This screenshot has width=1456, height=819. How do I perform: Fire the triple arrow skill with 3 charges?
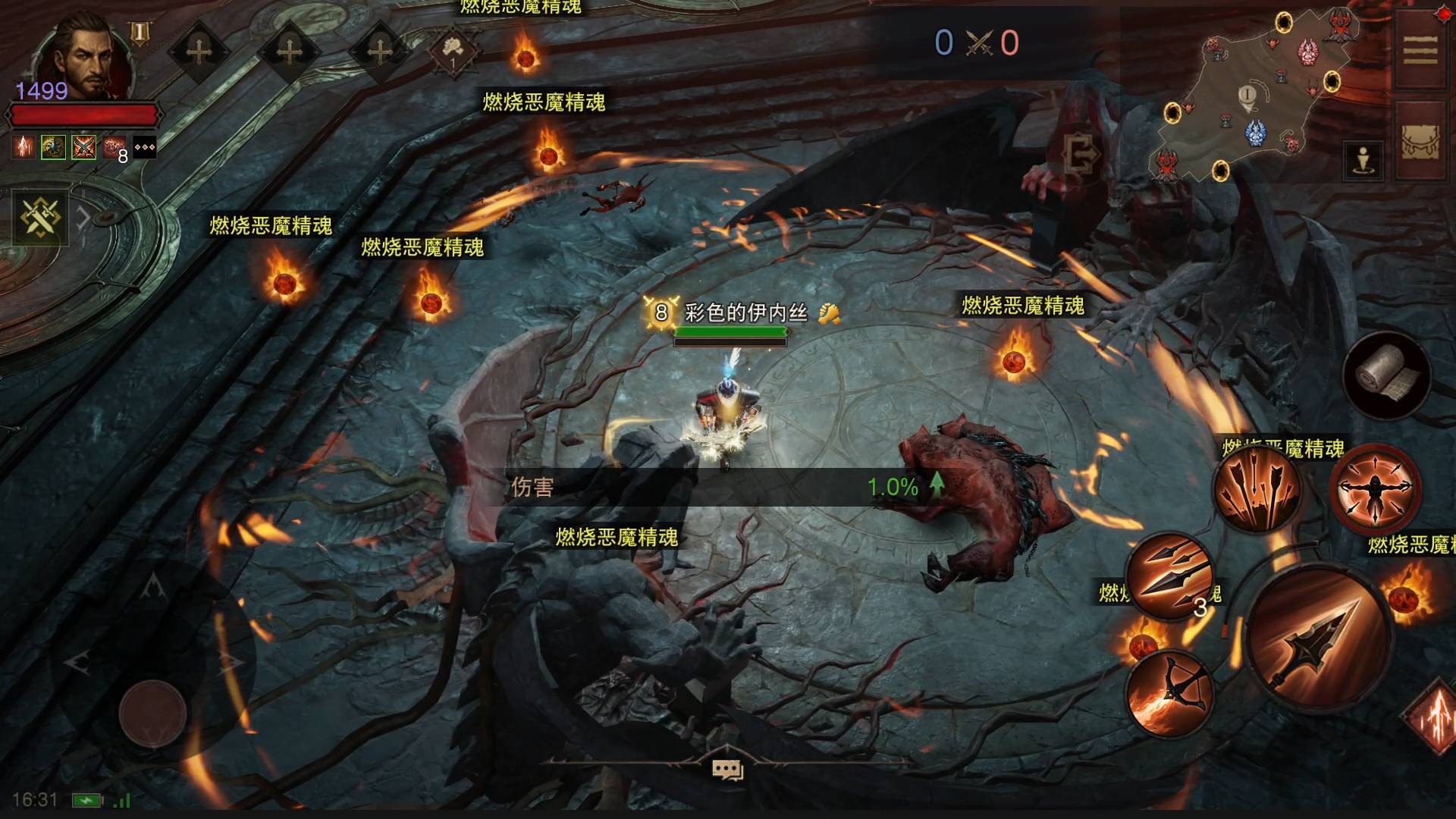click(1169, 576)
